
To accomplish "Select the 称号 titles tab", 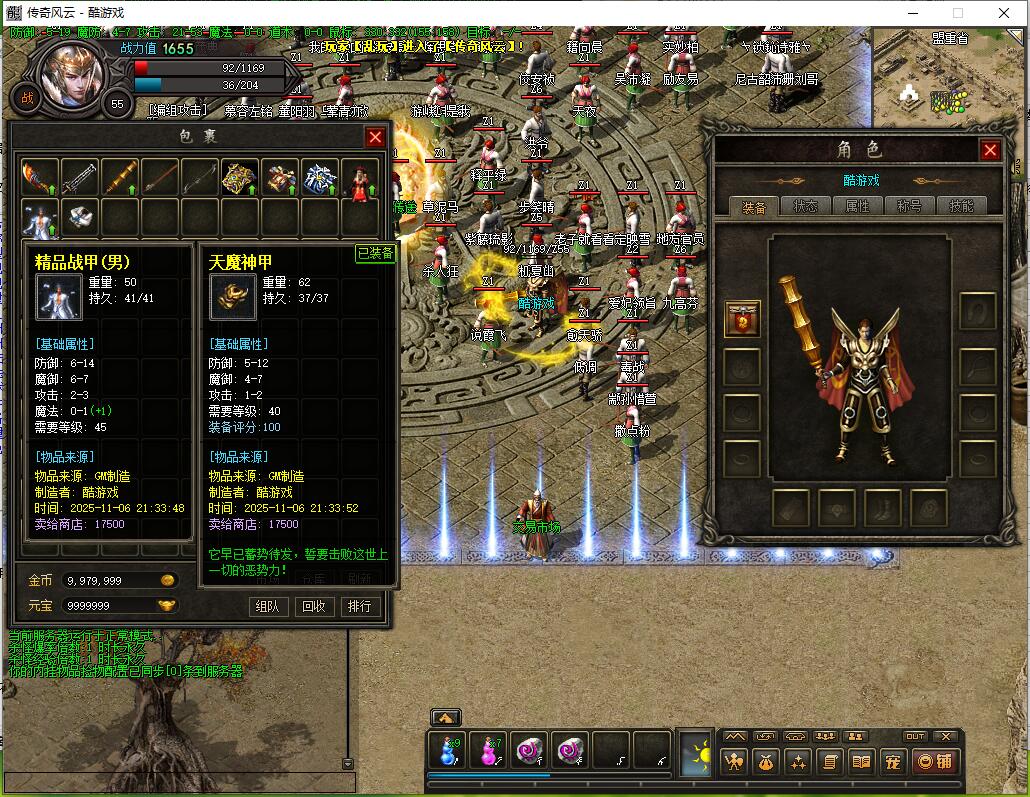I will point(909,206).
